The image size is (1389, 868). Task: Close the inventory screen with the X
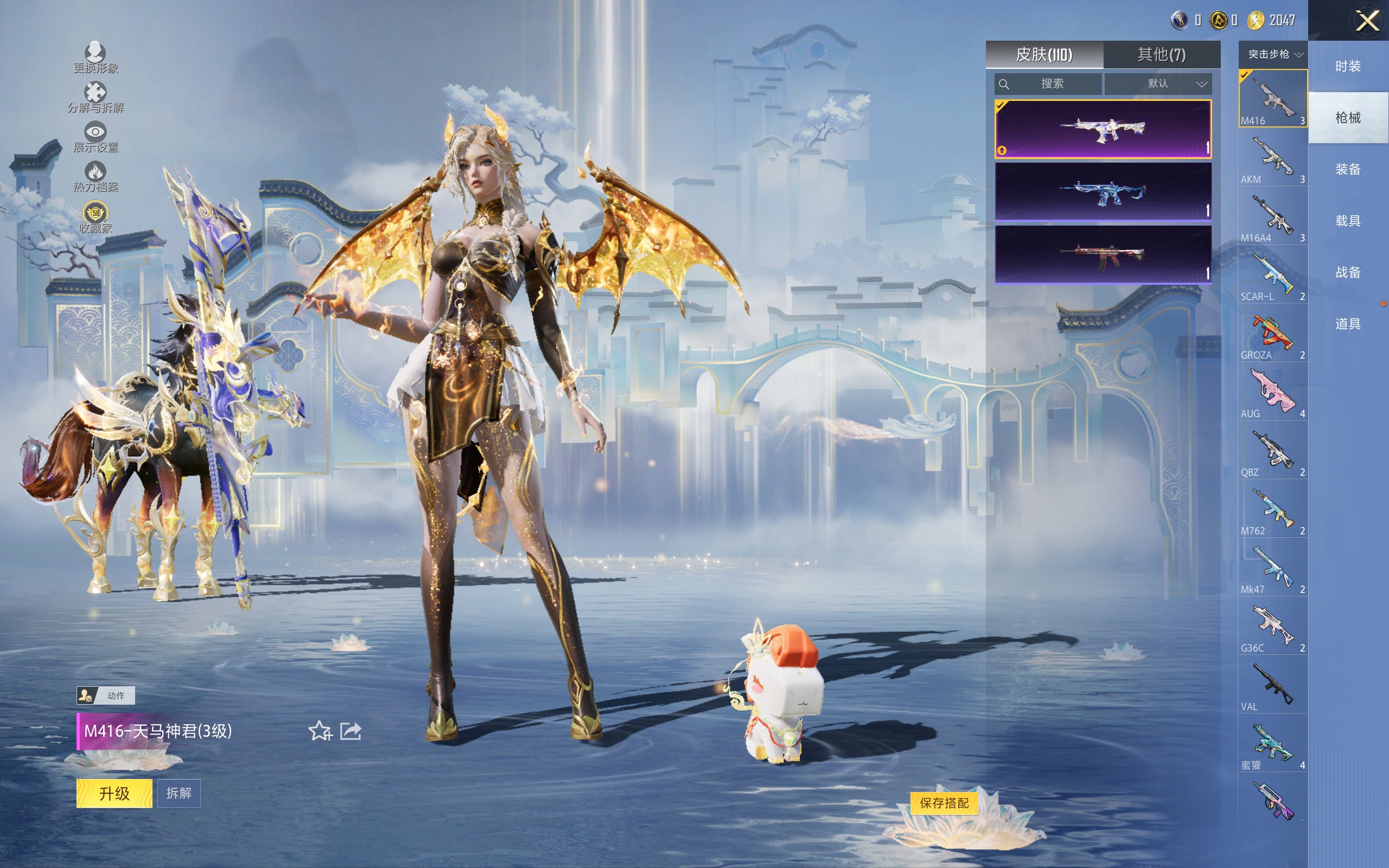1367,21
